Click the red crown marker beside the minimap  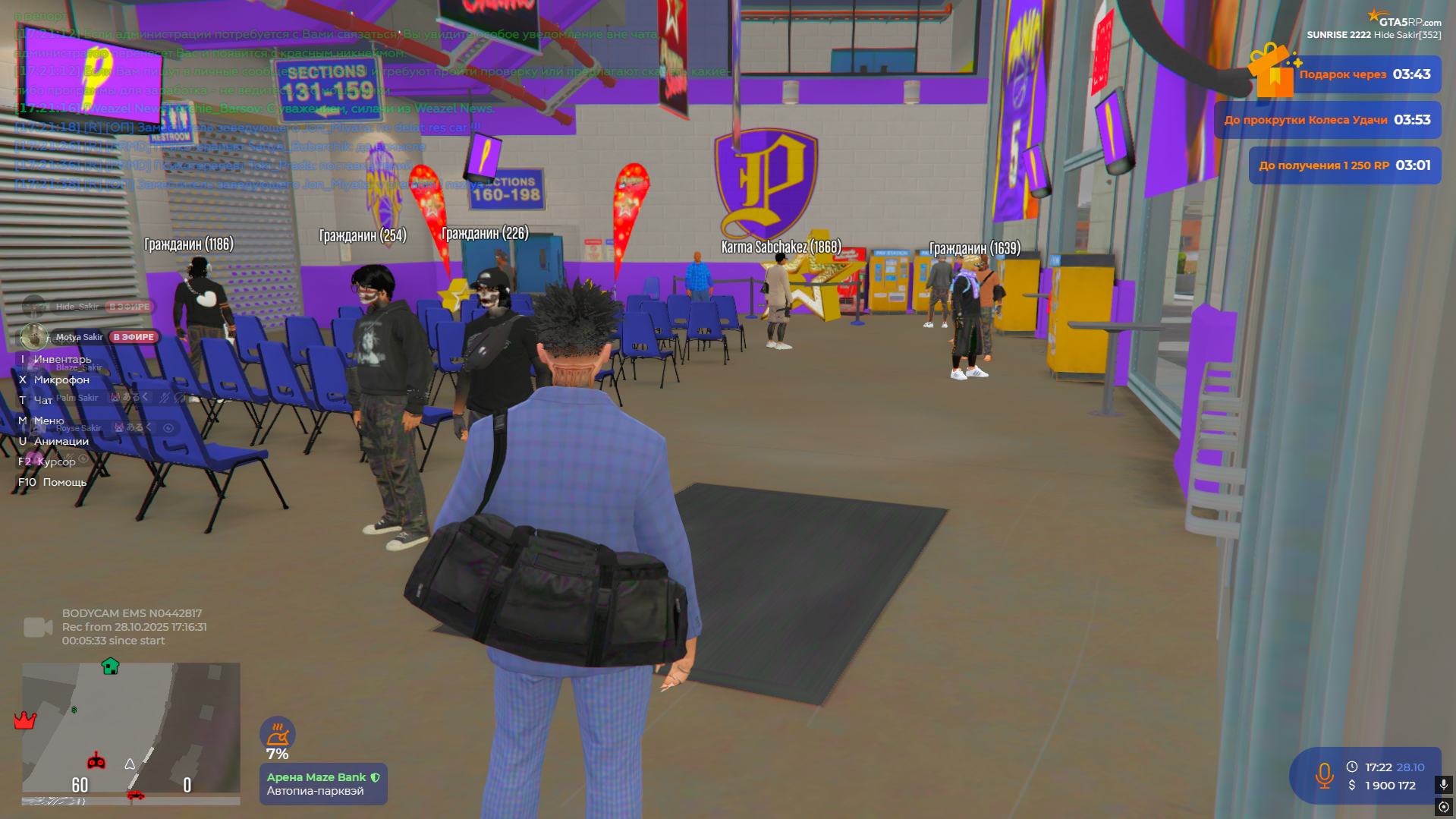(25, 720)
